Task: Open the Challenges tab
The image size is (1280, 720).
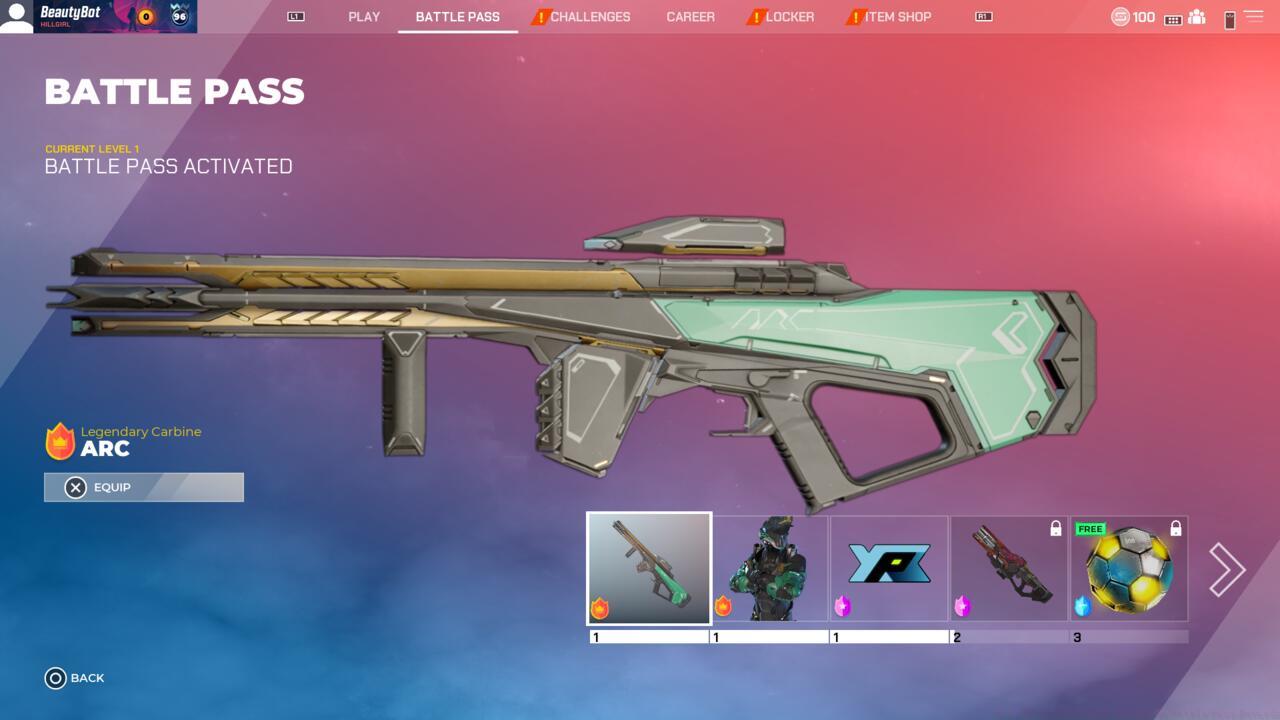Action: click(589, 17)
